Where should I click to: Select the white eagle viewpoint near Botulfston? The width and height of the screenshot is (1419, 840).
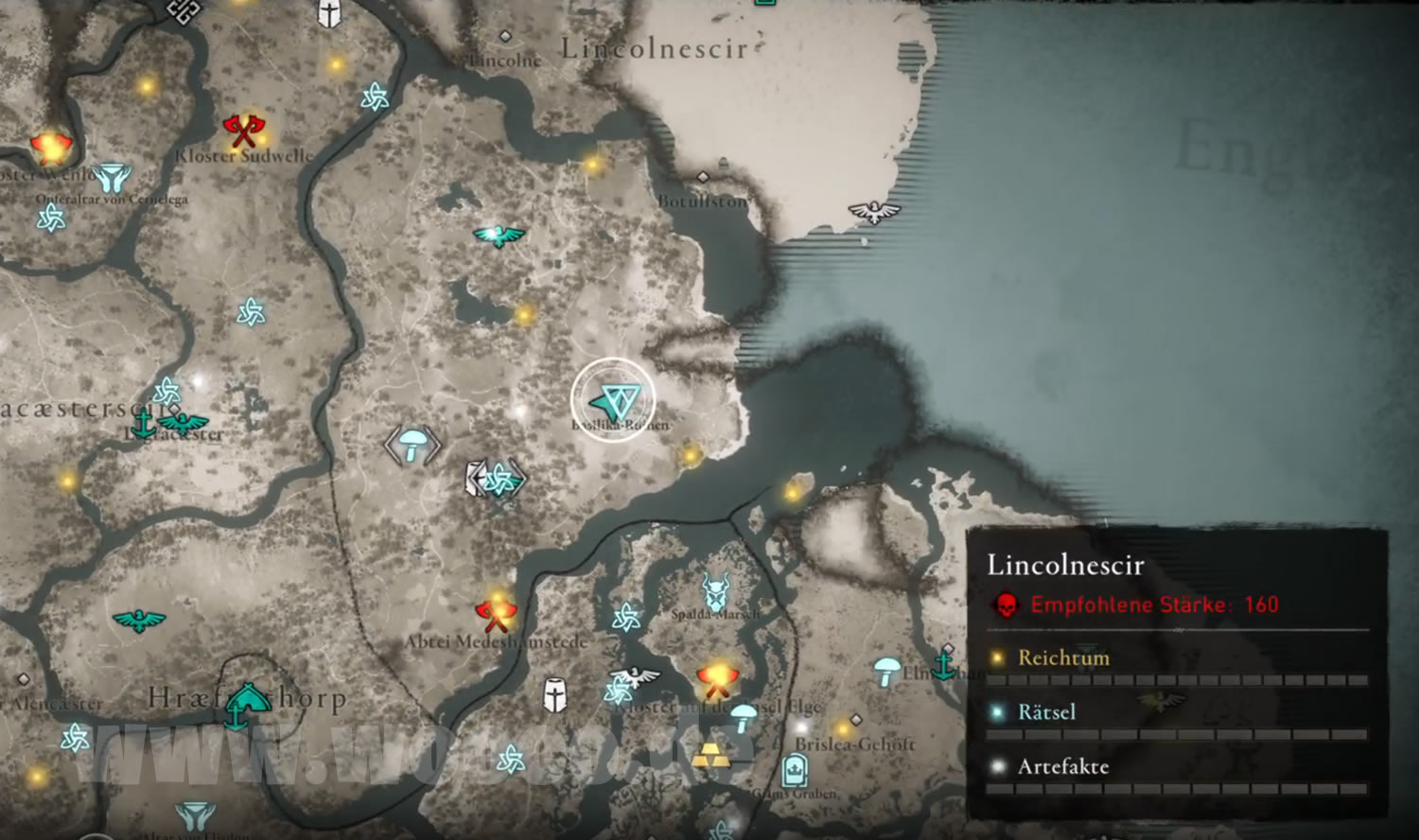pos(874,211)
